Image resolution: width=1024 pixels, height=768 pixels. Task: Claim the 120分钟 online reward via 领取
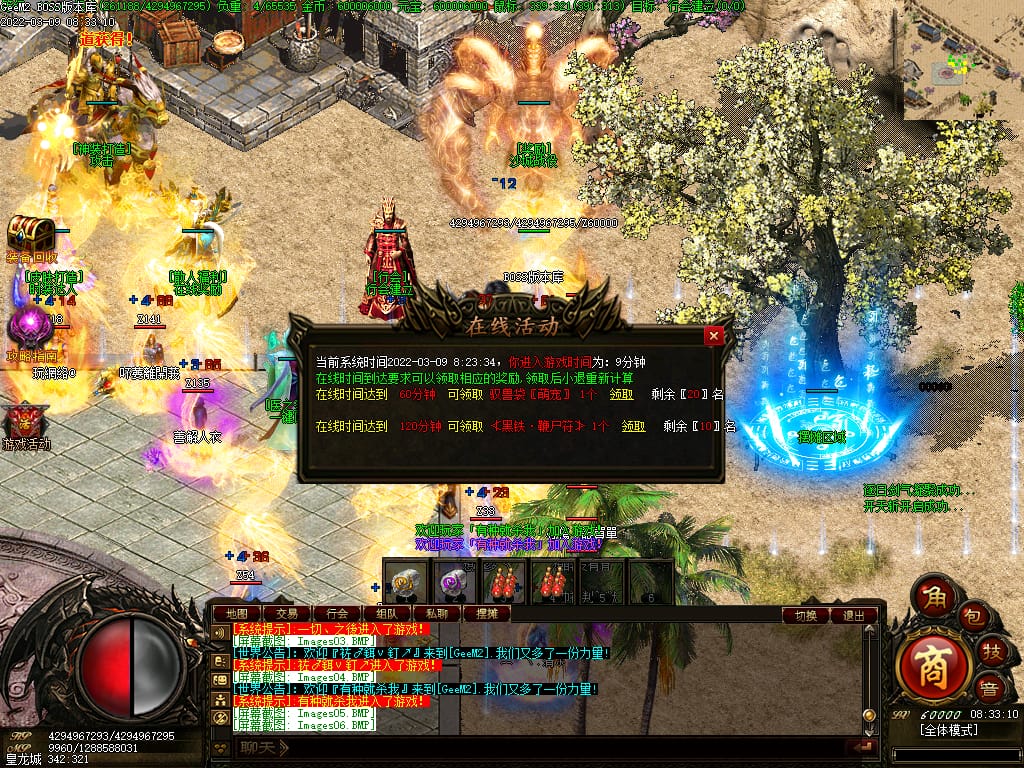point(632,426)
